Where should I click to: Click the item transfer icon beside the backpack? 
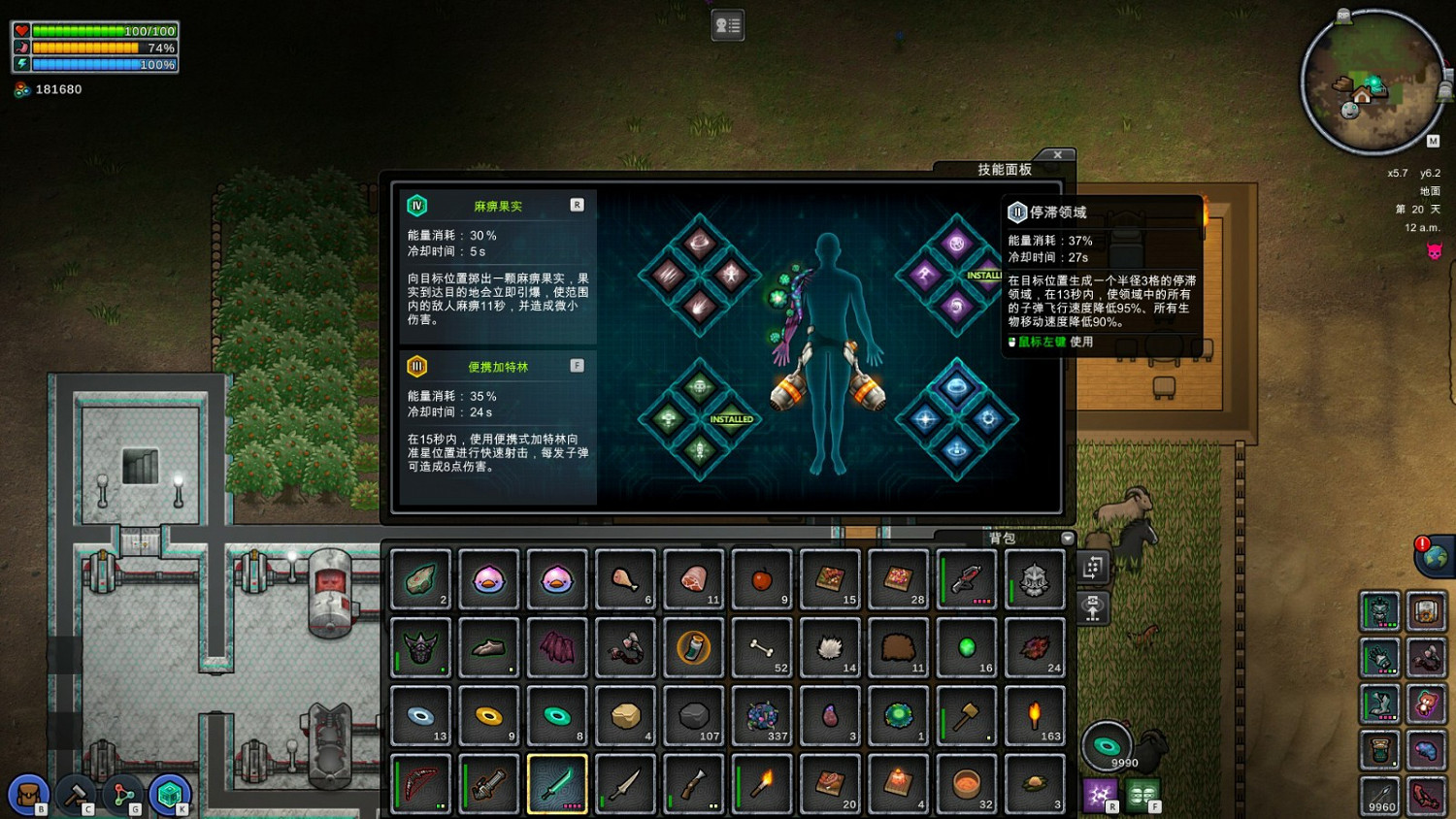[1094, 568]
